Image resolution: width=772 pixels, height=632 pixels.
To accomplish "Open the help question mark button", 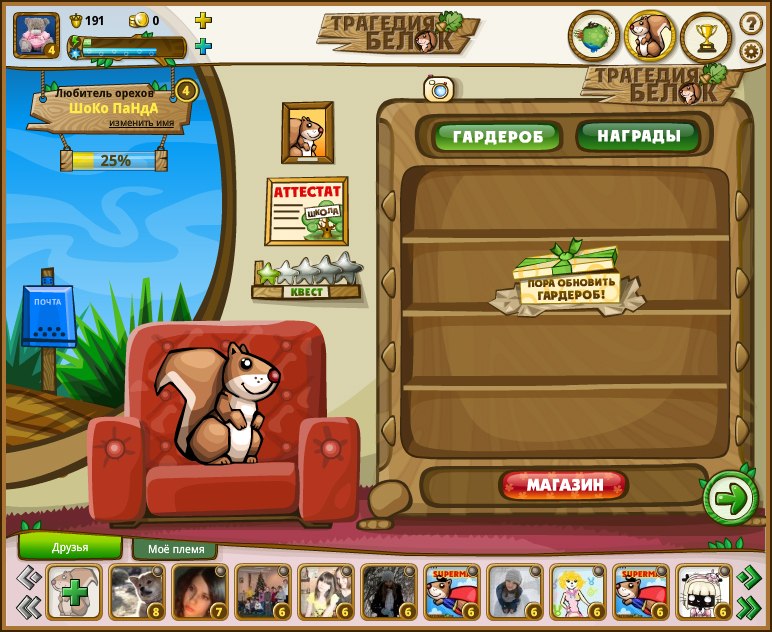I will coord(751,23).
